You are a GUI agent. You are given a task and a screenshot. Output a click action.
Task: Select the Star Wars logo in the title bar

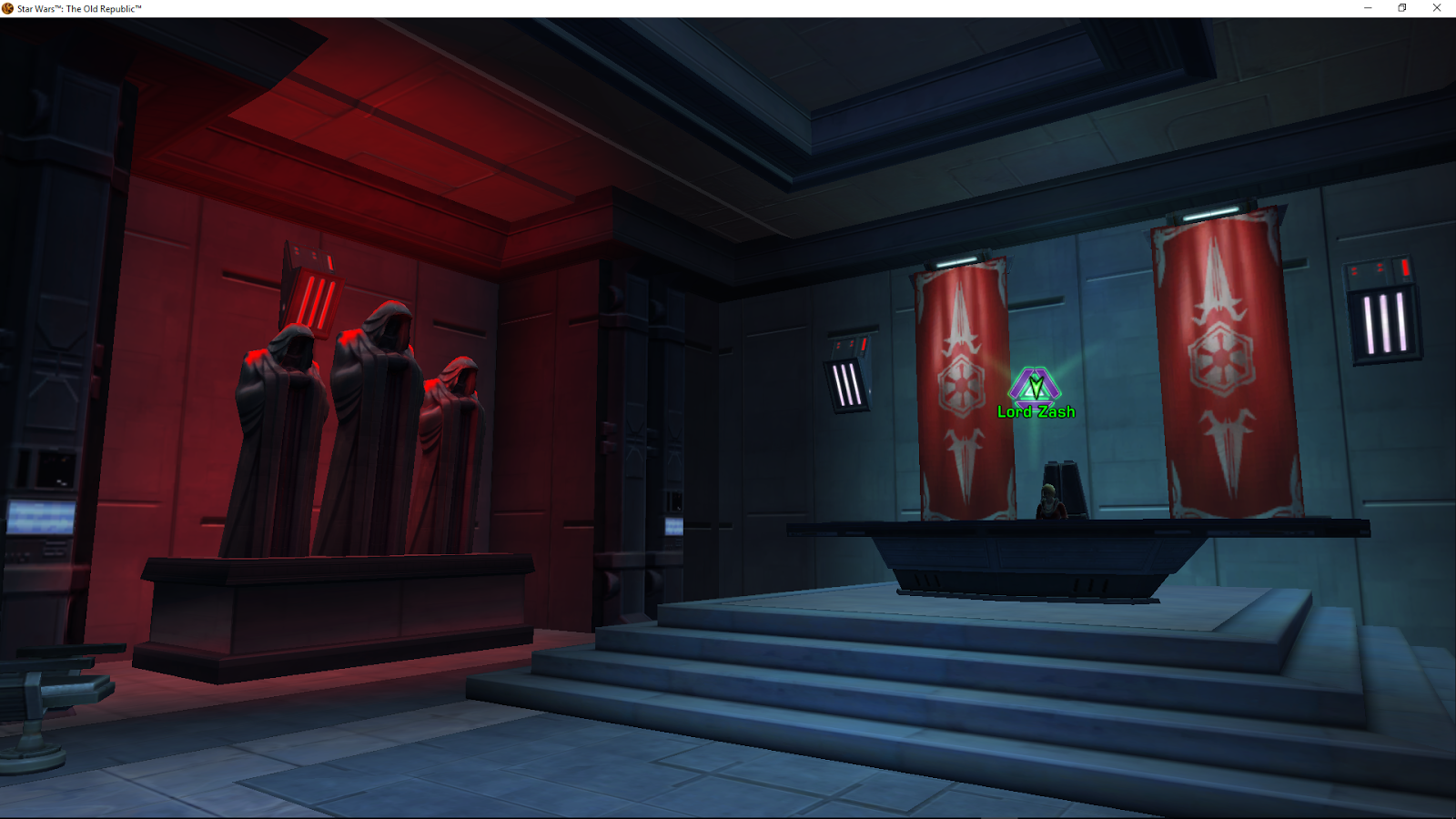click(x=7, y=7)
